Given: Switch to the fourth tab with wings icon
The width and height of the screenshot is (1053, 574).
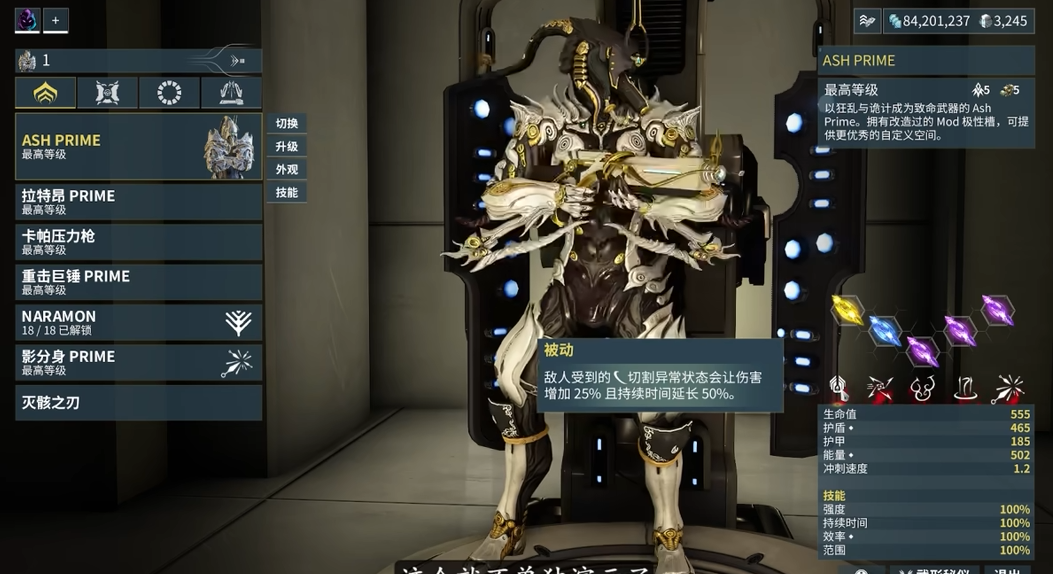Looking at the screenshot, I should [x=231, y=93].
